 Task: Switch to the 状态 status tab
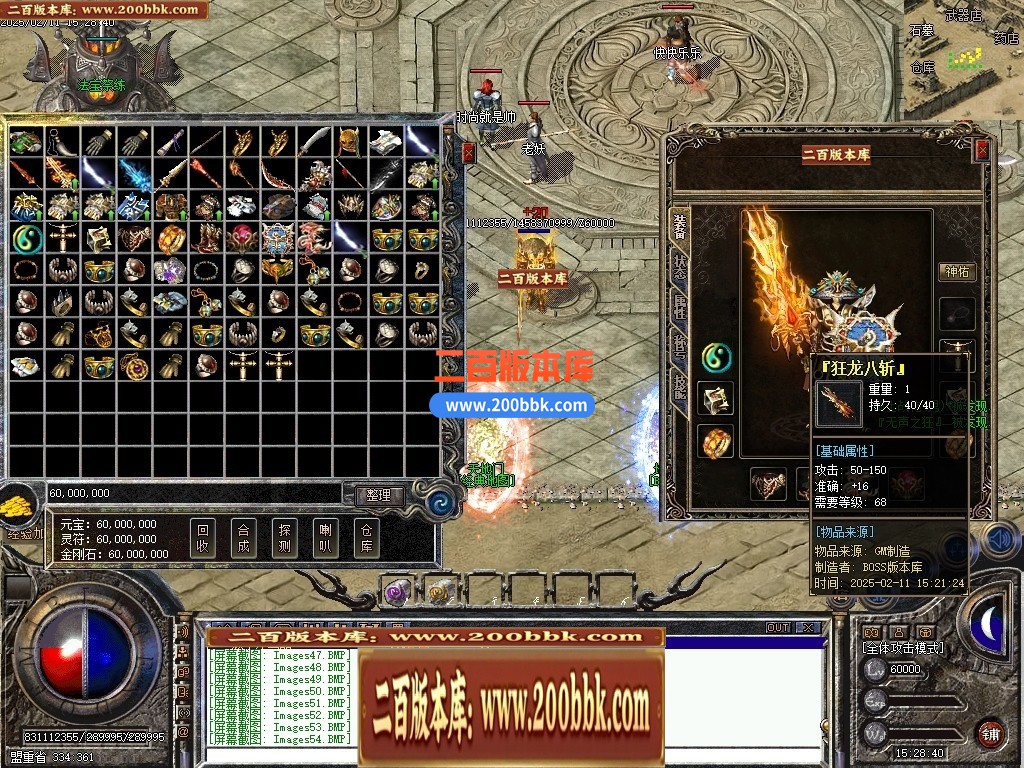[680, 267]
